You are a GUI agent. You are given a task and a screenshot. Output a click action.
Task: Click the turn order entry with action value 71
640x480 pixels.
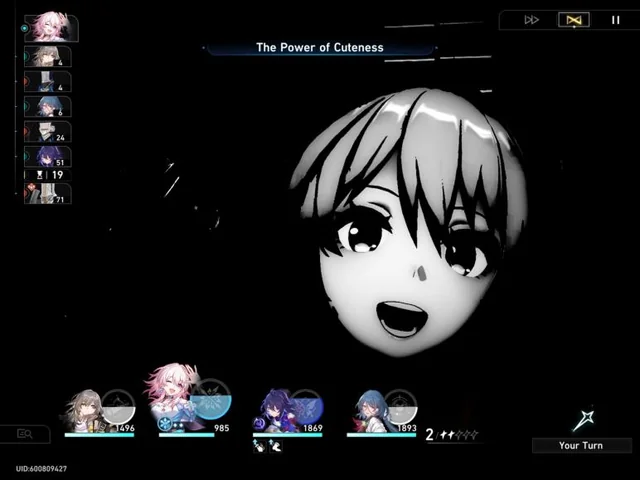48,193
